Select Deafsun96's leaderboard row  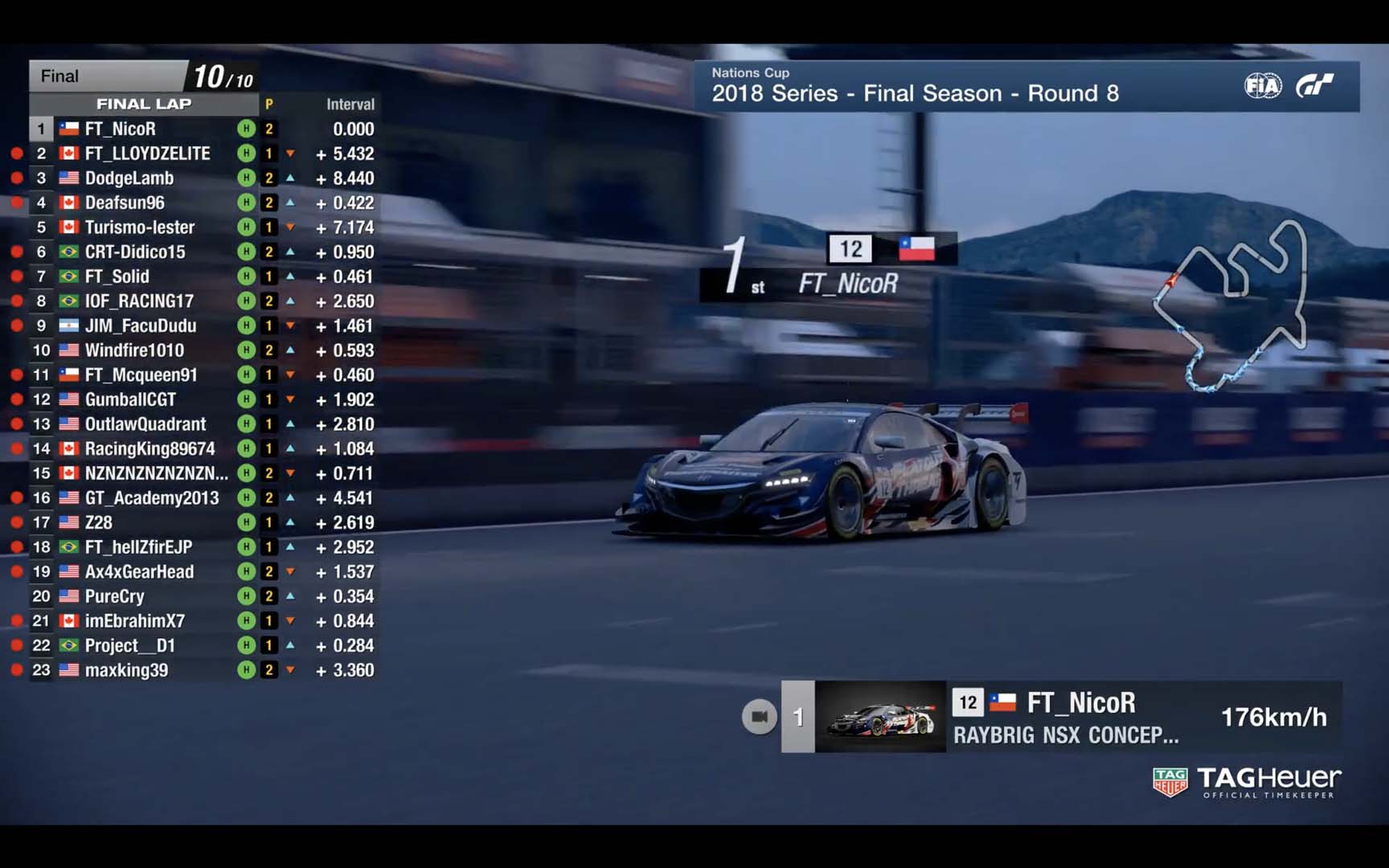click(x=125, y=203)
